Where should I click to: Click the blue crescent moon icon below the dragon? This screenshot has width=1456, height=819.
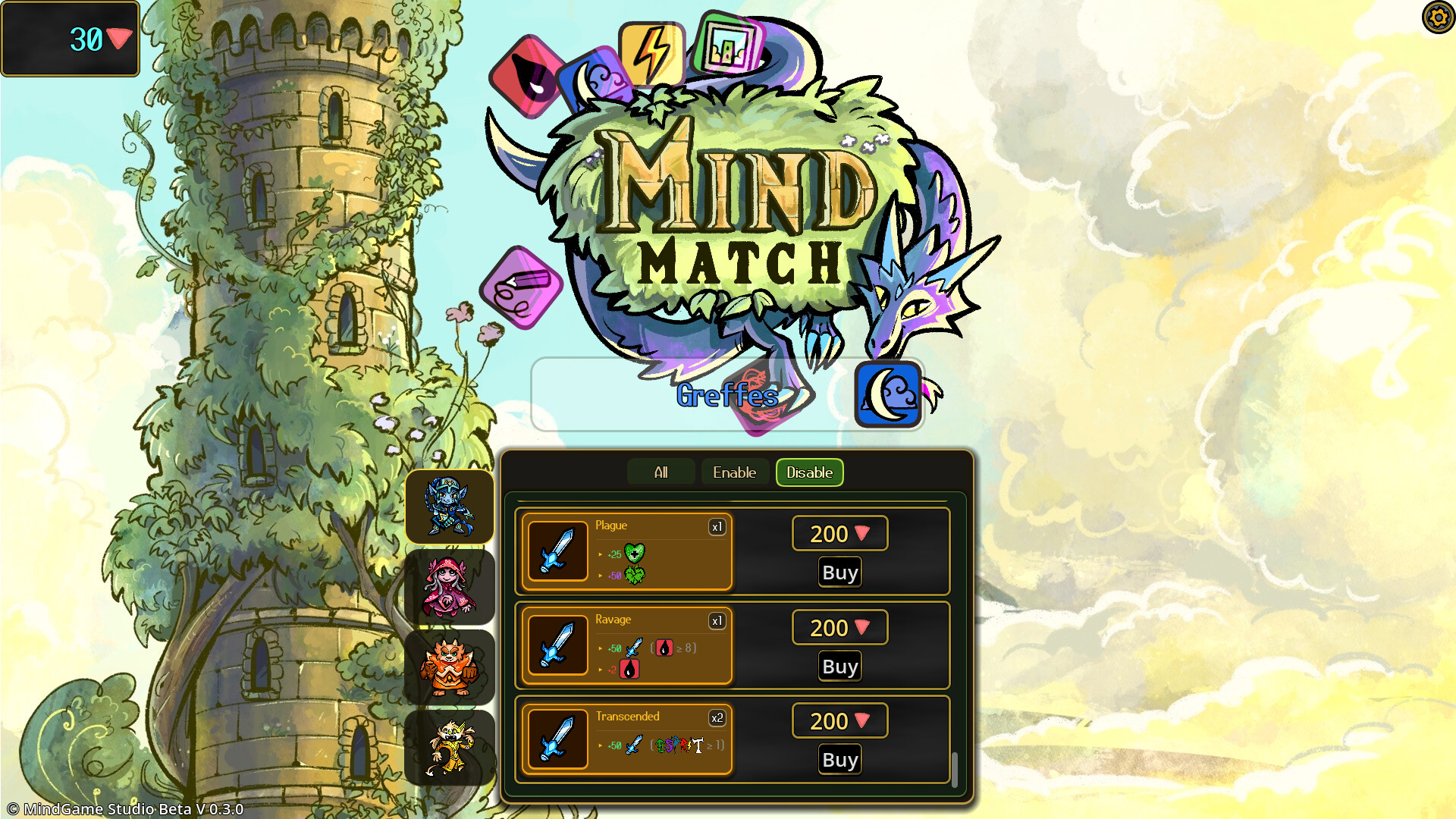click(888, 394)
